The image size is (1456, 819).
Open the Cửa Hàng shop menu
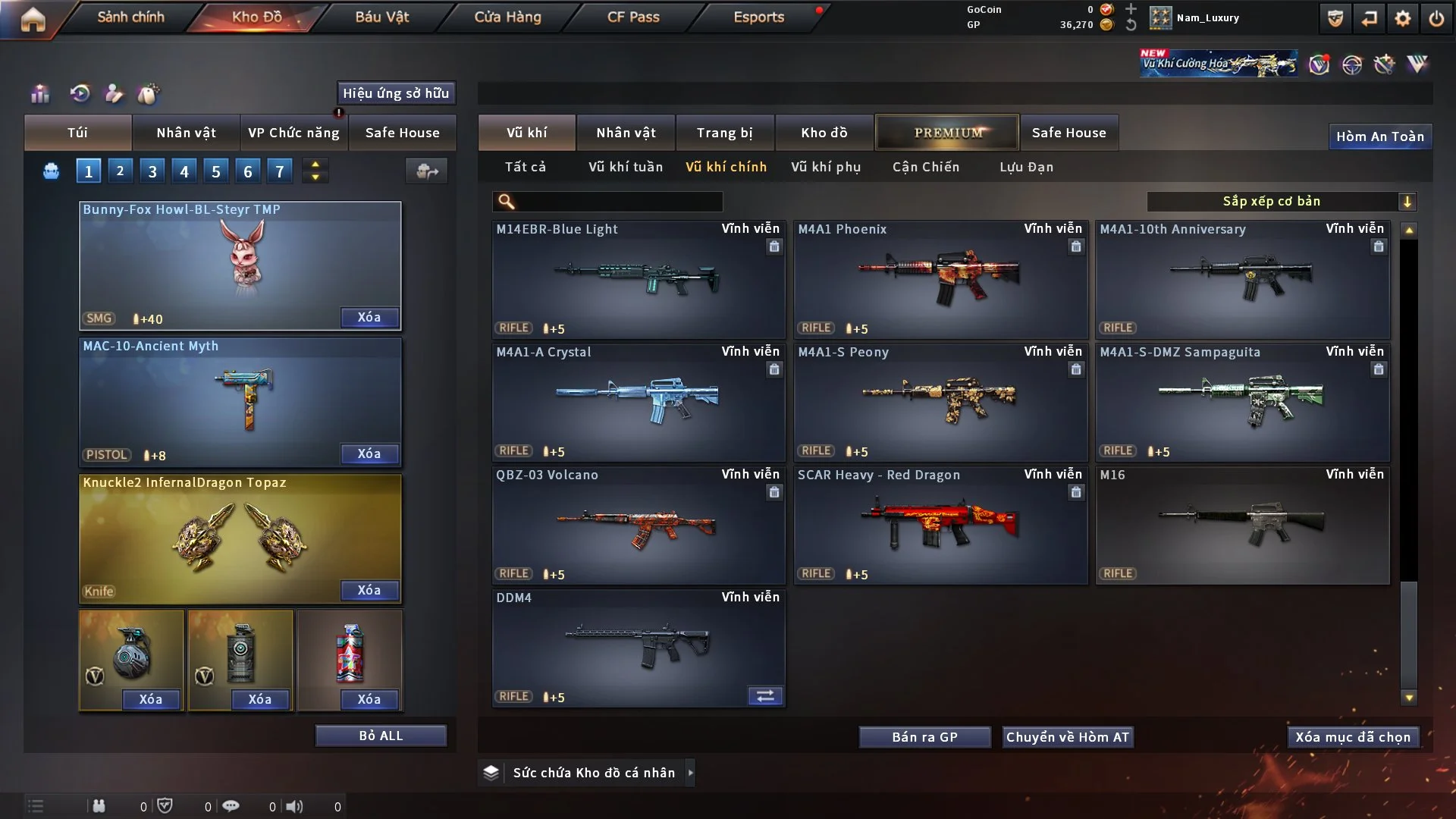[507, 17]
